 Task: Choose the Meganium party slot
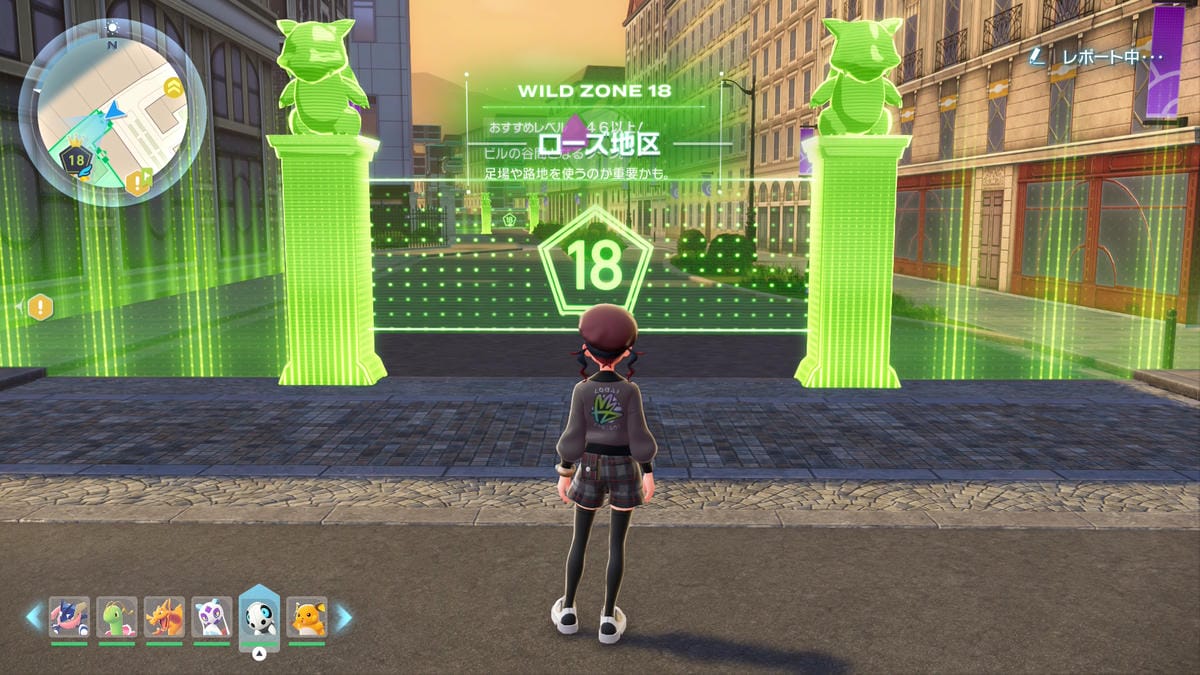(x=117, y=617)
